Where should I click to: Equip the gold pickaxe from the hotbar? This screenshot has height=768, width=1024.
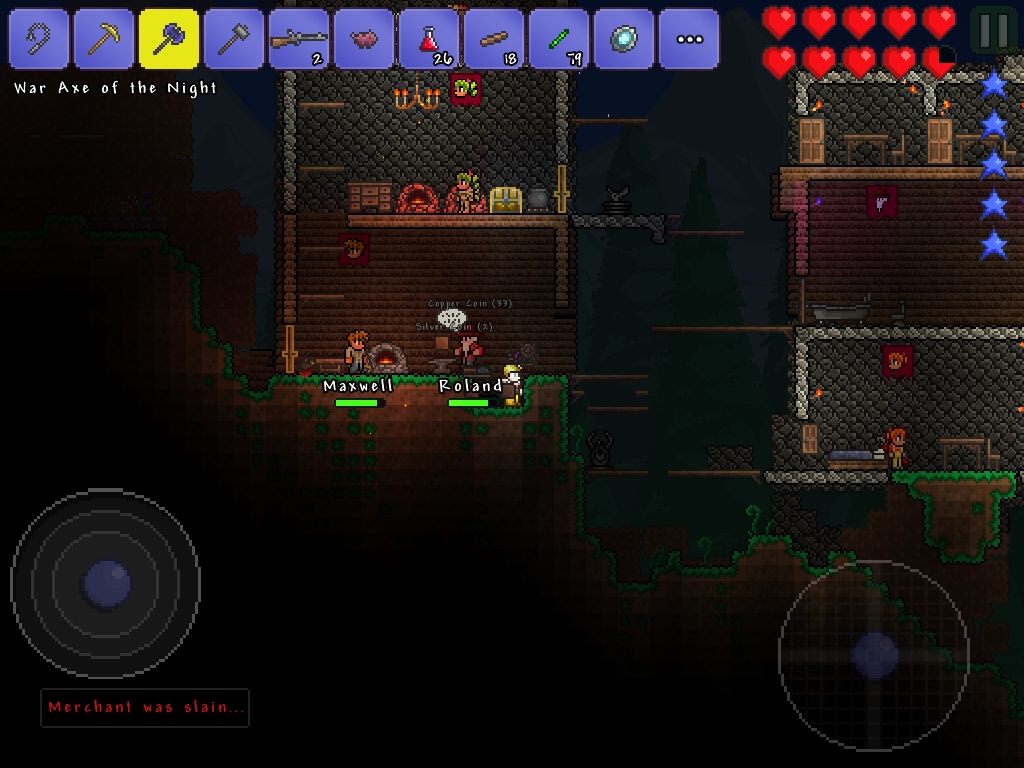(x=104, y=39)
